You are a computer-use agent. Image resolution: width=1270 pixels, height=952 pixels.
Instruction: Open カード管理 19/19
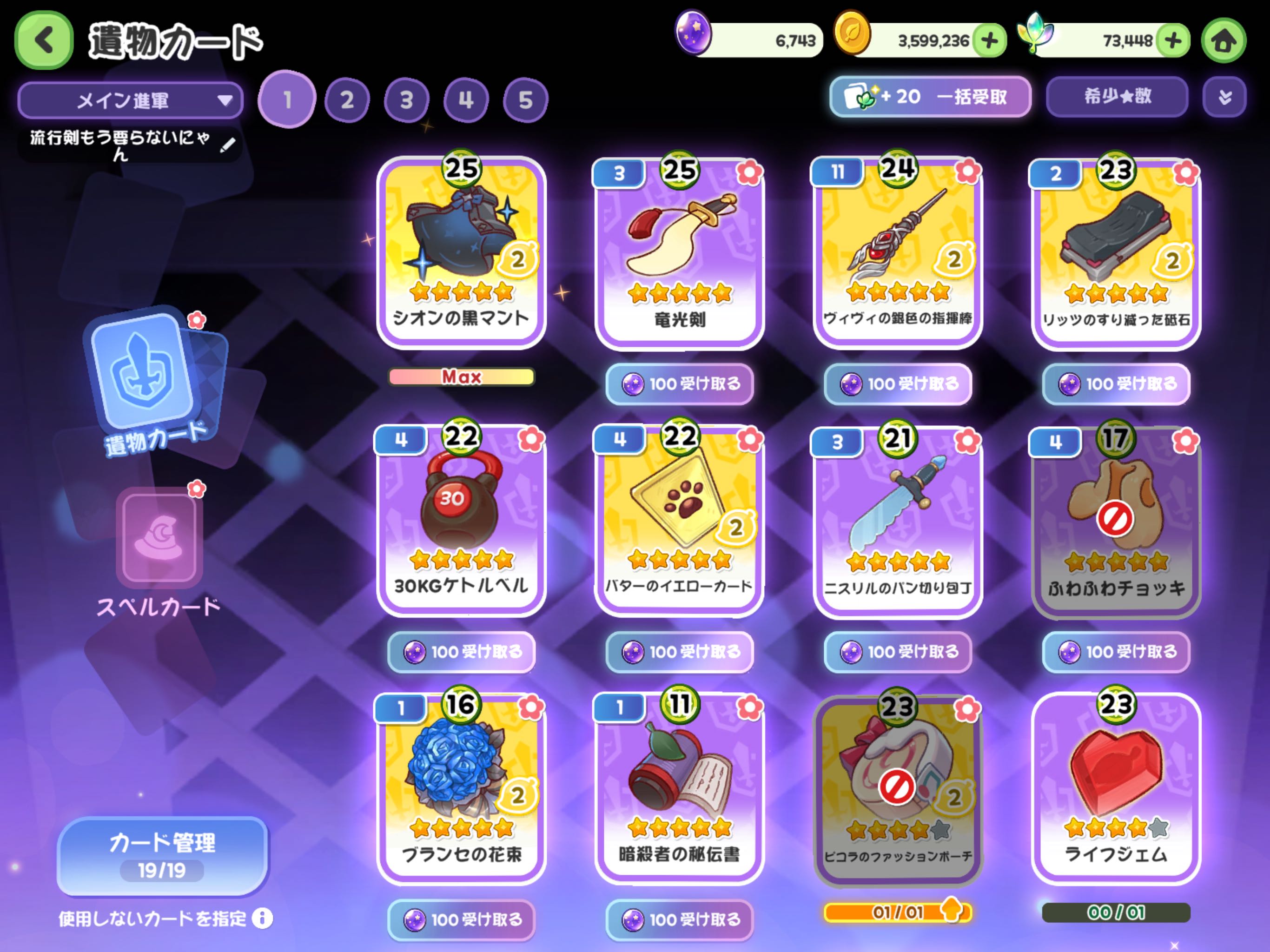163,855
